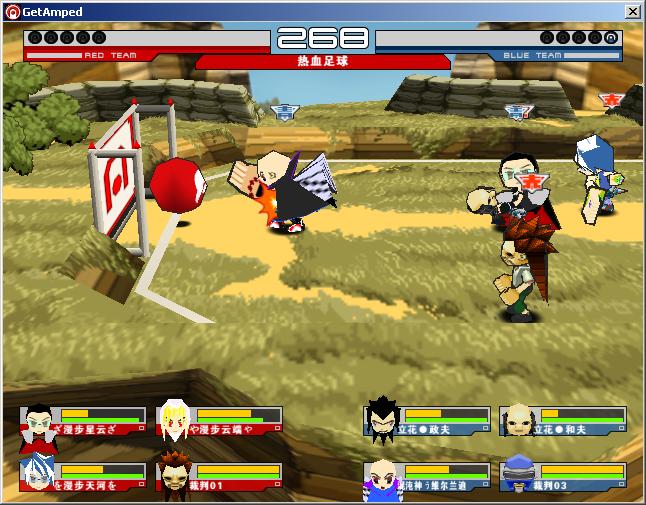Select player panel 立花●政夫
This screenshot has width=646, height=505.
427,420
